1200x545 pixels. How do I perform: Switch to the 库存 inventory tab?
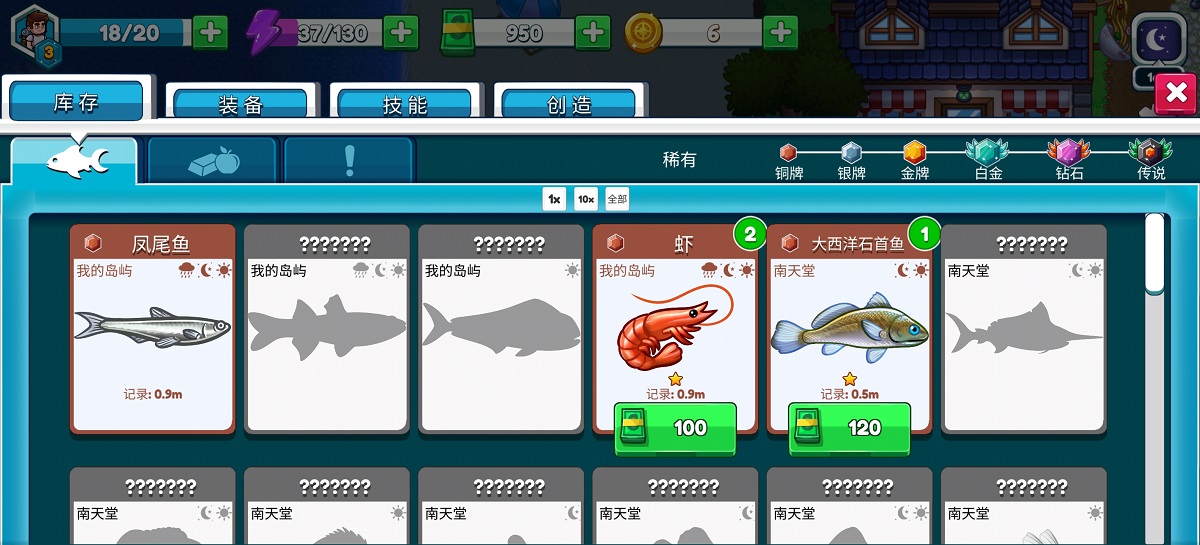pyautogui.click(x=76, y=103)
